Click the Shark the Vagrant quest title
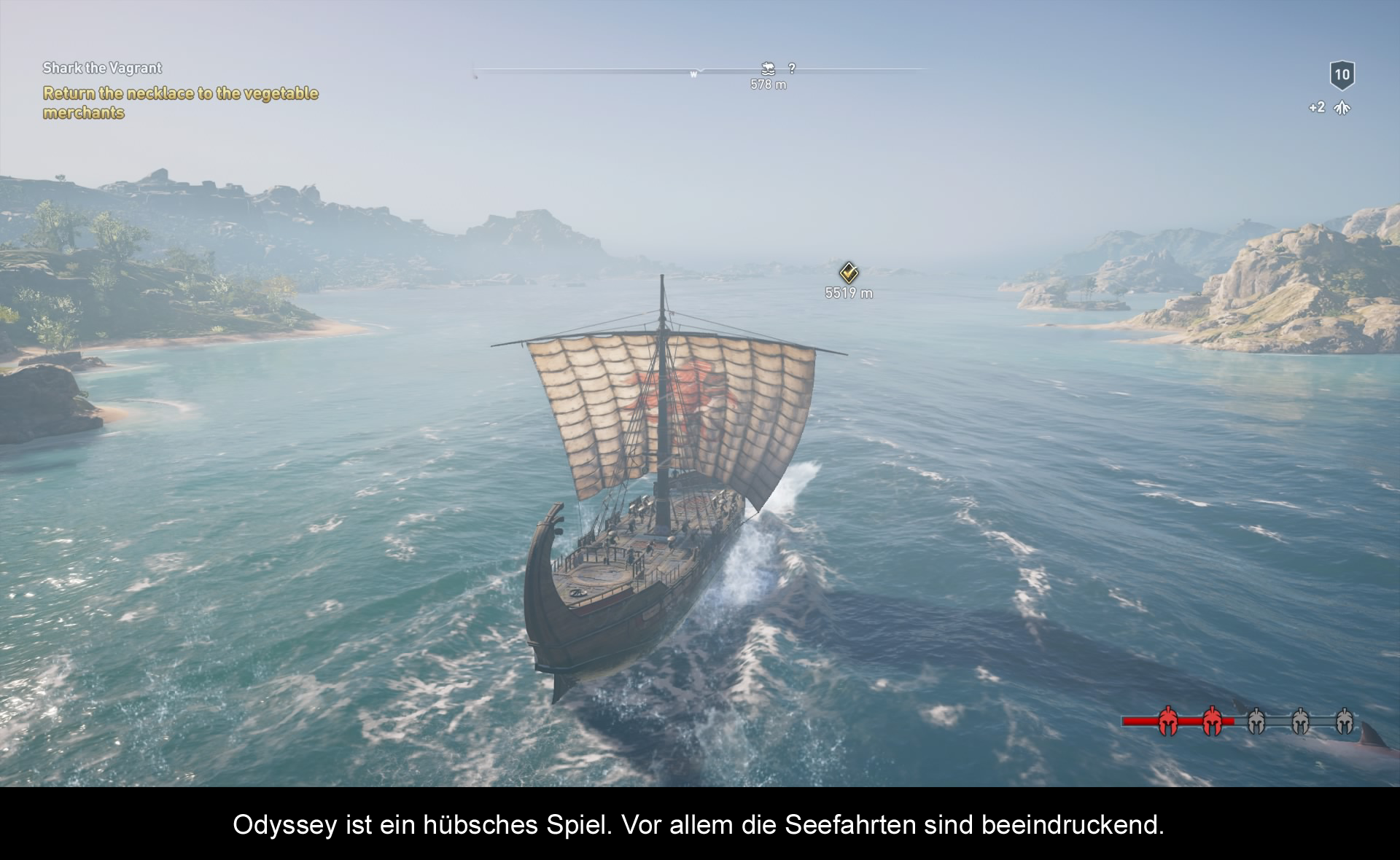 (x=102, y=68)
